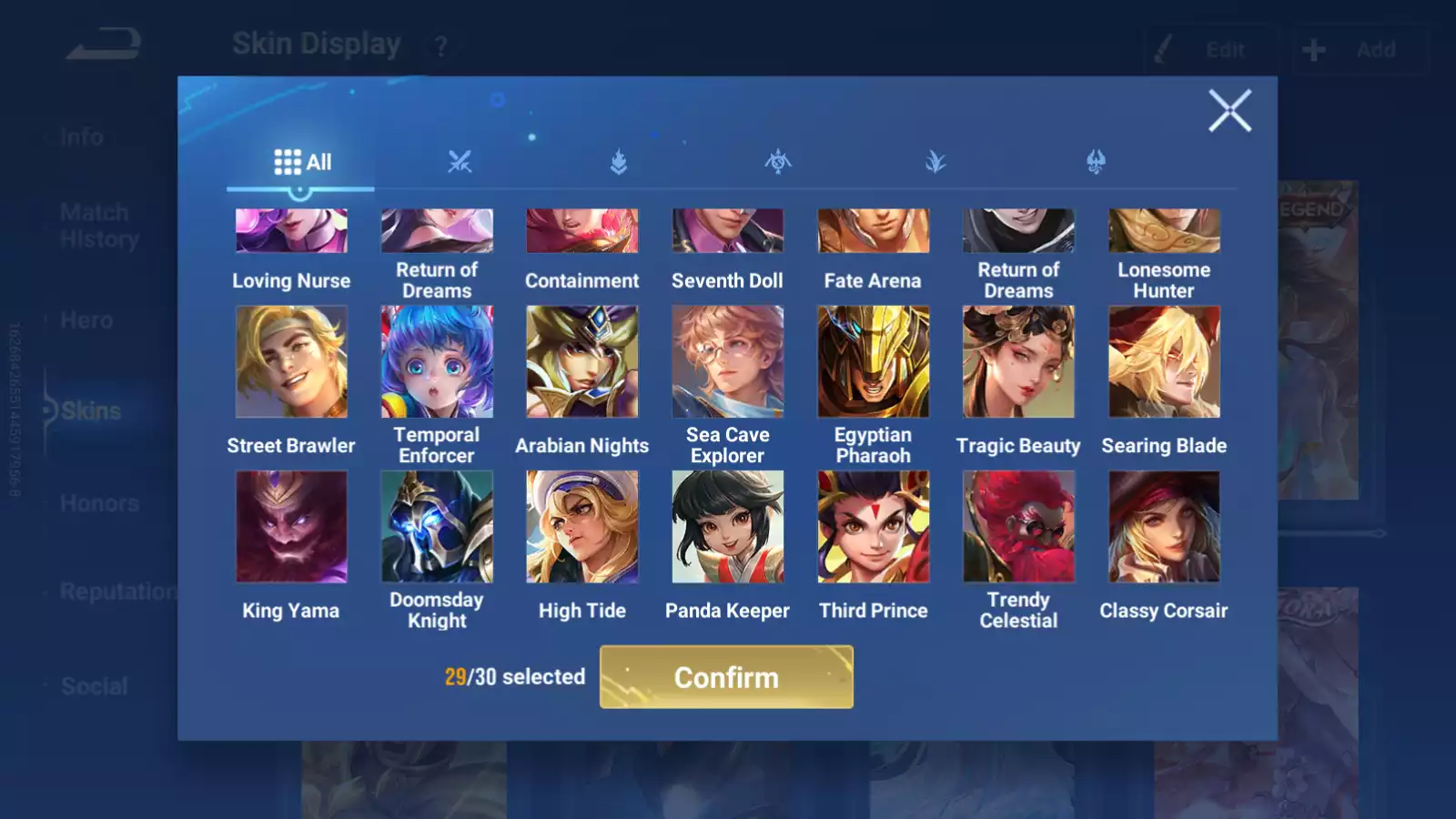Toggle selection of the King Yama skin
This screenshot has width=1456, height=819.
pos(291,526)
